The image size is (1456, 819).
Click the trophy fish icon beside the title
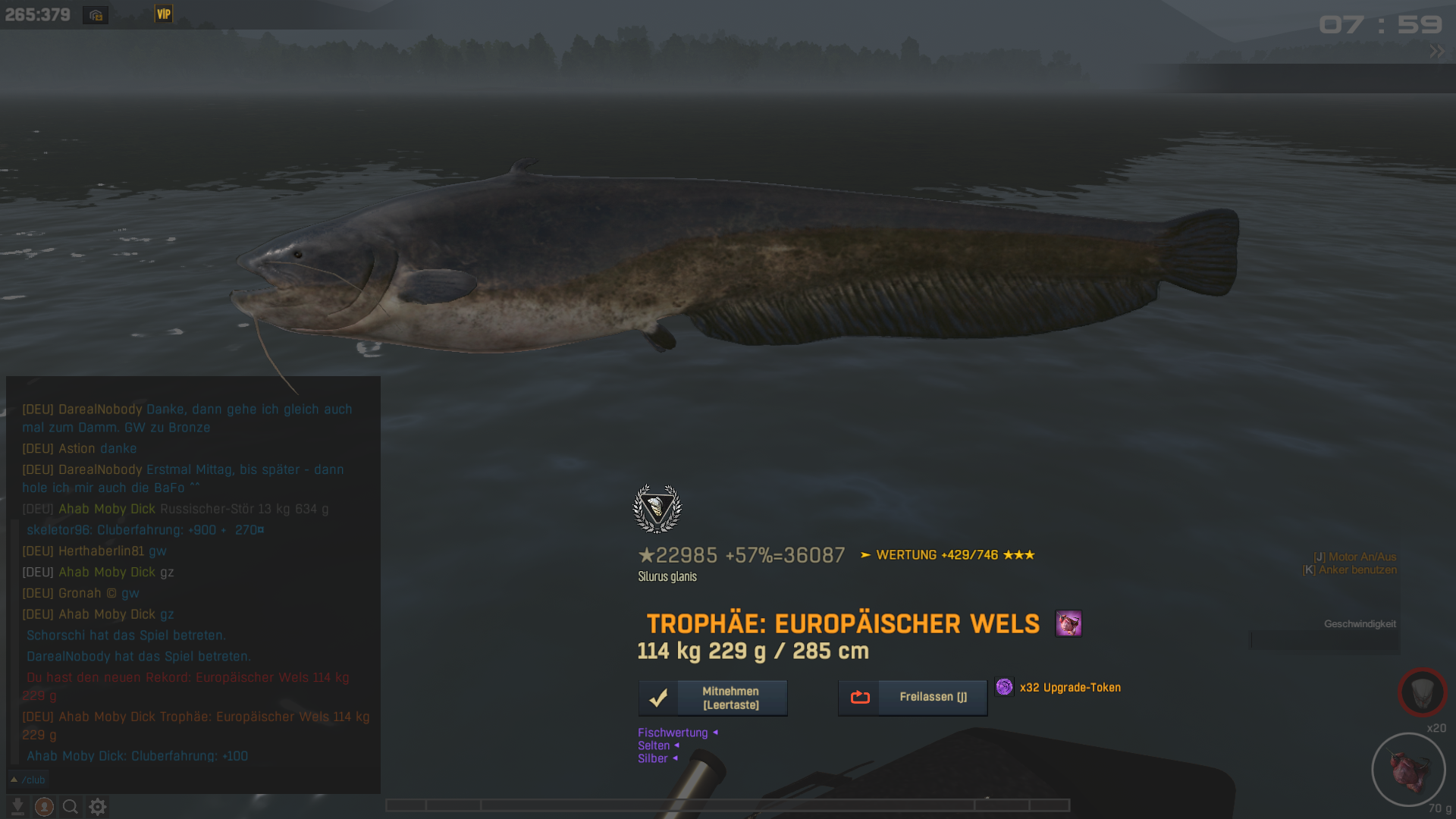[x=1068, y=624]
